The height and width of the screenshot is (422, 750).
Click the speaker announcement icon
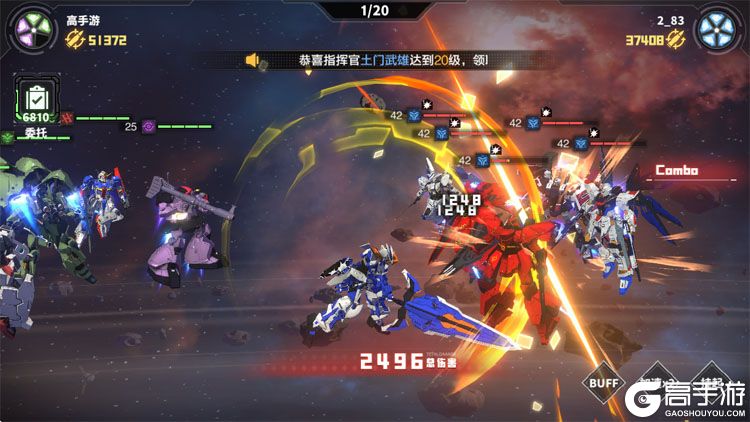point(252,61)
